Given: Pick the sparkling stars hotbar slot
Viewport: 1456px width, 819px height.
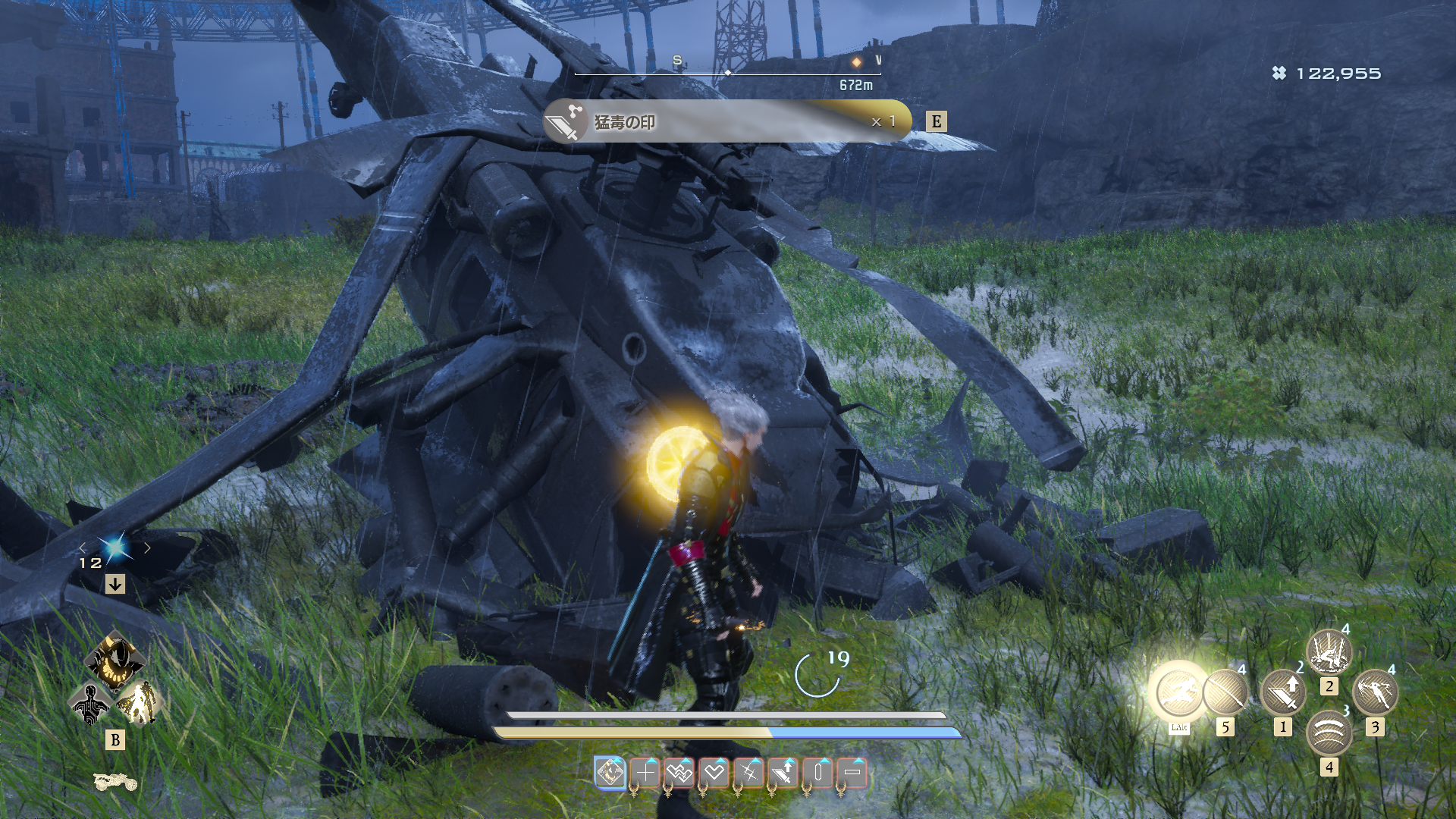Looking at the screenshot, I should [x=749, y=773].
